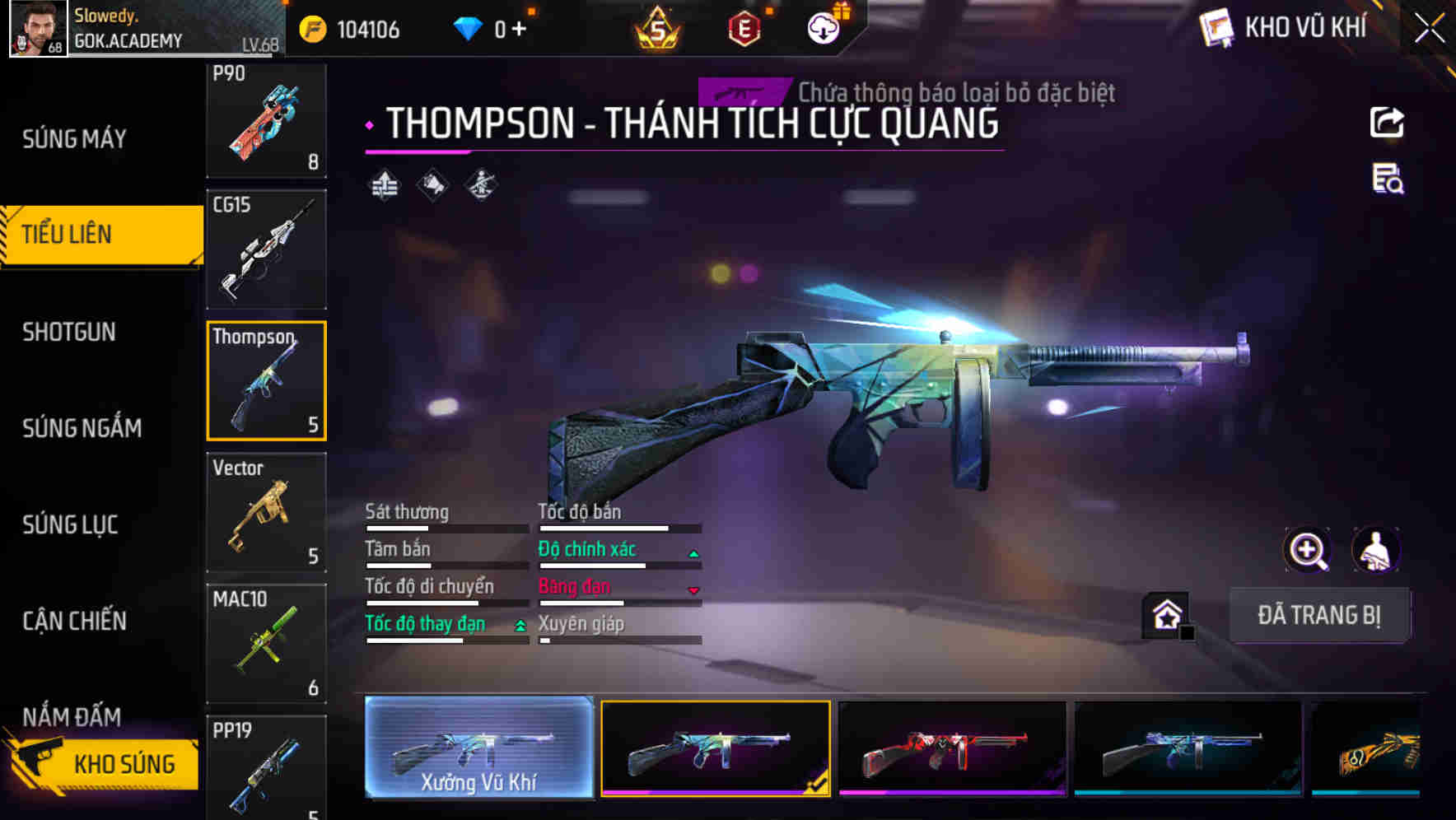
Task: Toggle Tốc độ thay đạn green indicator
Action: click(x=520, y=625)
